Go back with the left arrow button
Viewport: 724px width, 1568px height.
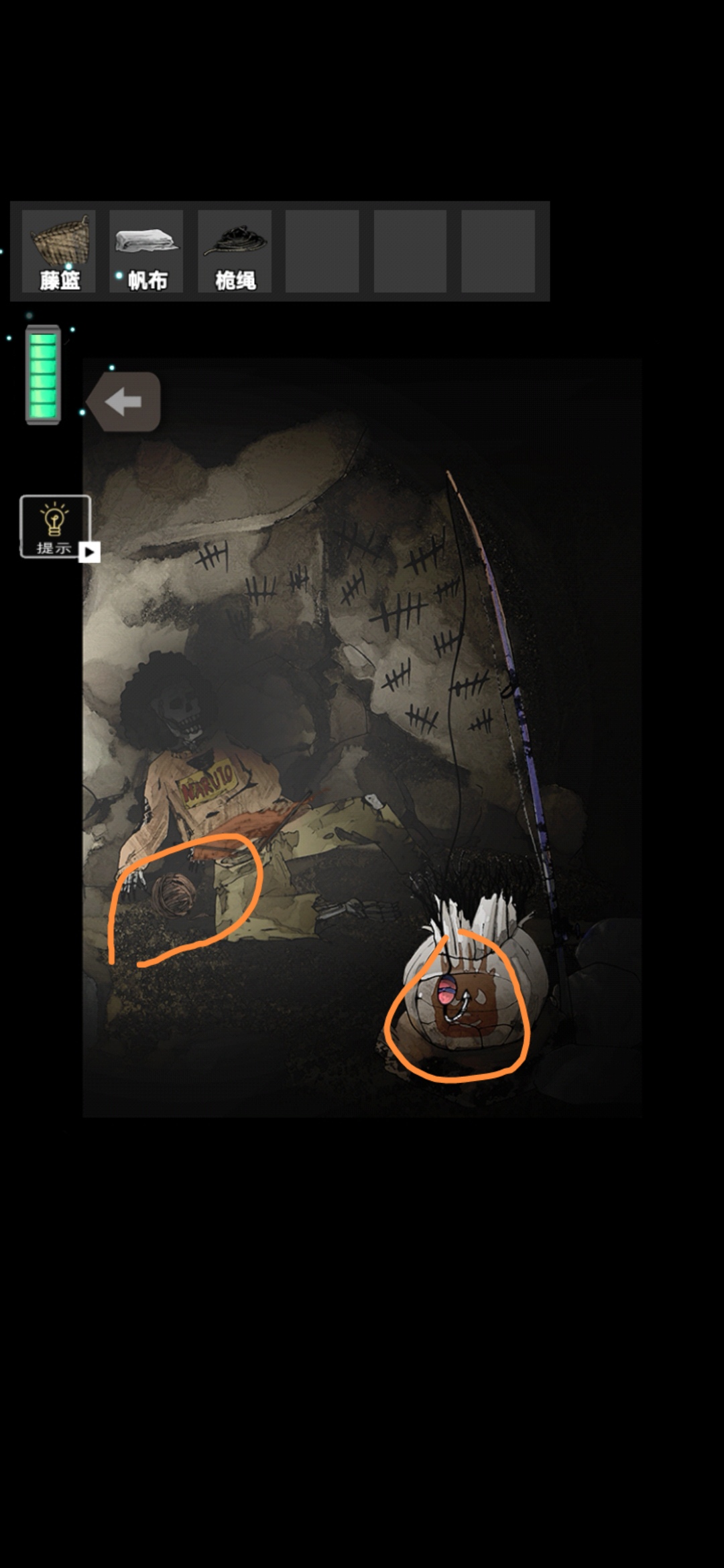tap(125, 402)
